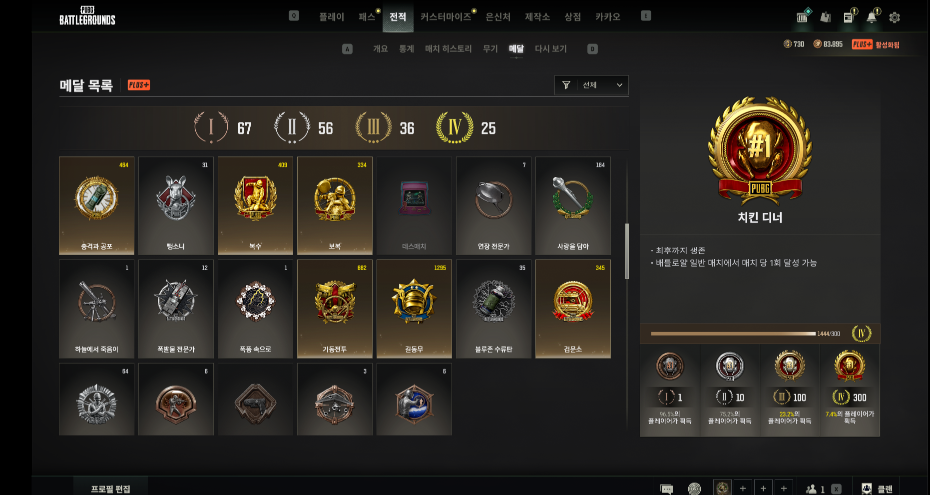930x495 pixels.
Task: Switch to the 개요 (Overview) sub-tab
Action: pos(380,48)
